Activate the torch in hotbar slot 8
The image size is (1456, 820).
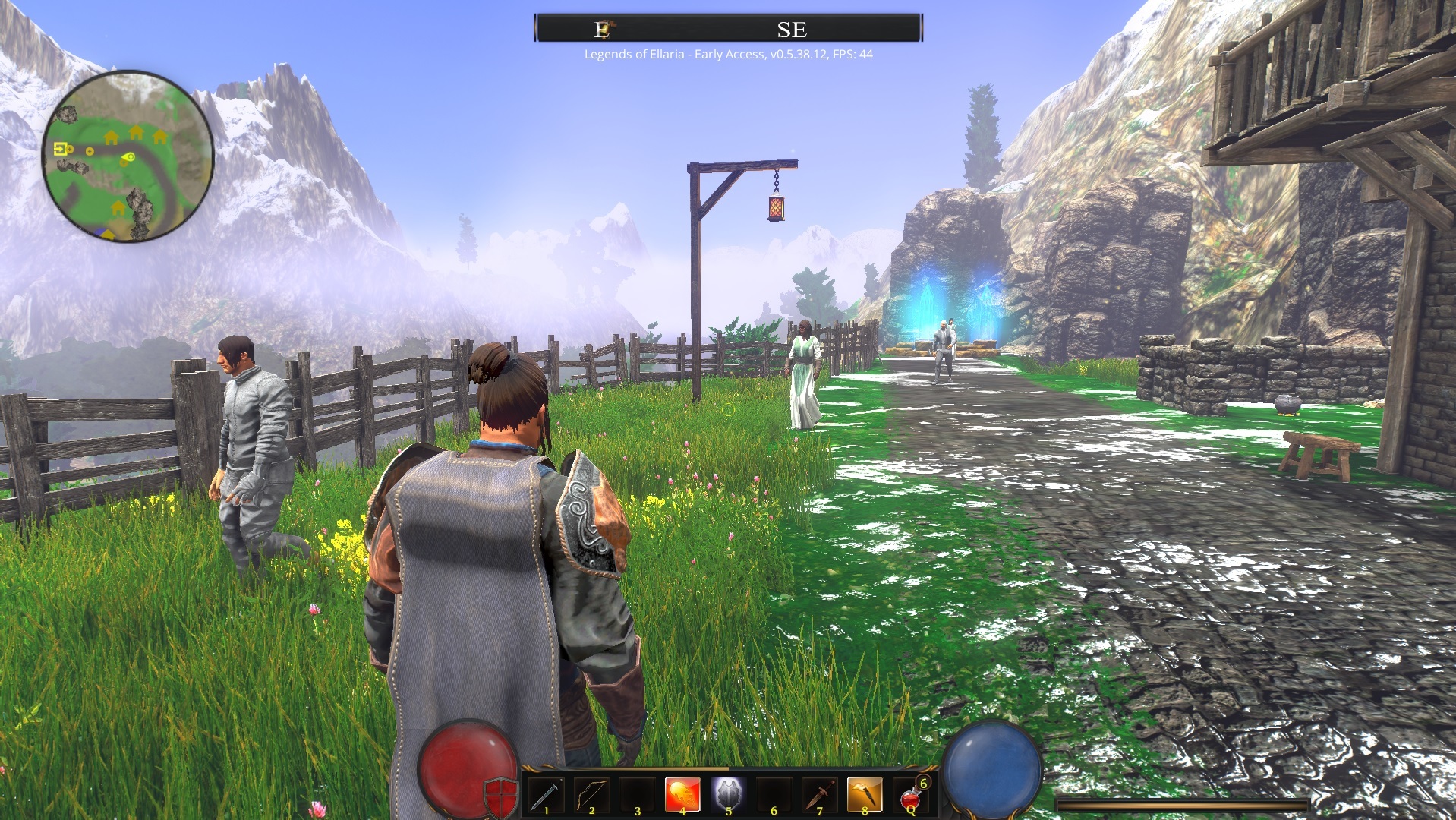pyautogui.click(x=865, y=794)
